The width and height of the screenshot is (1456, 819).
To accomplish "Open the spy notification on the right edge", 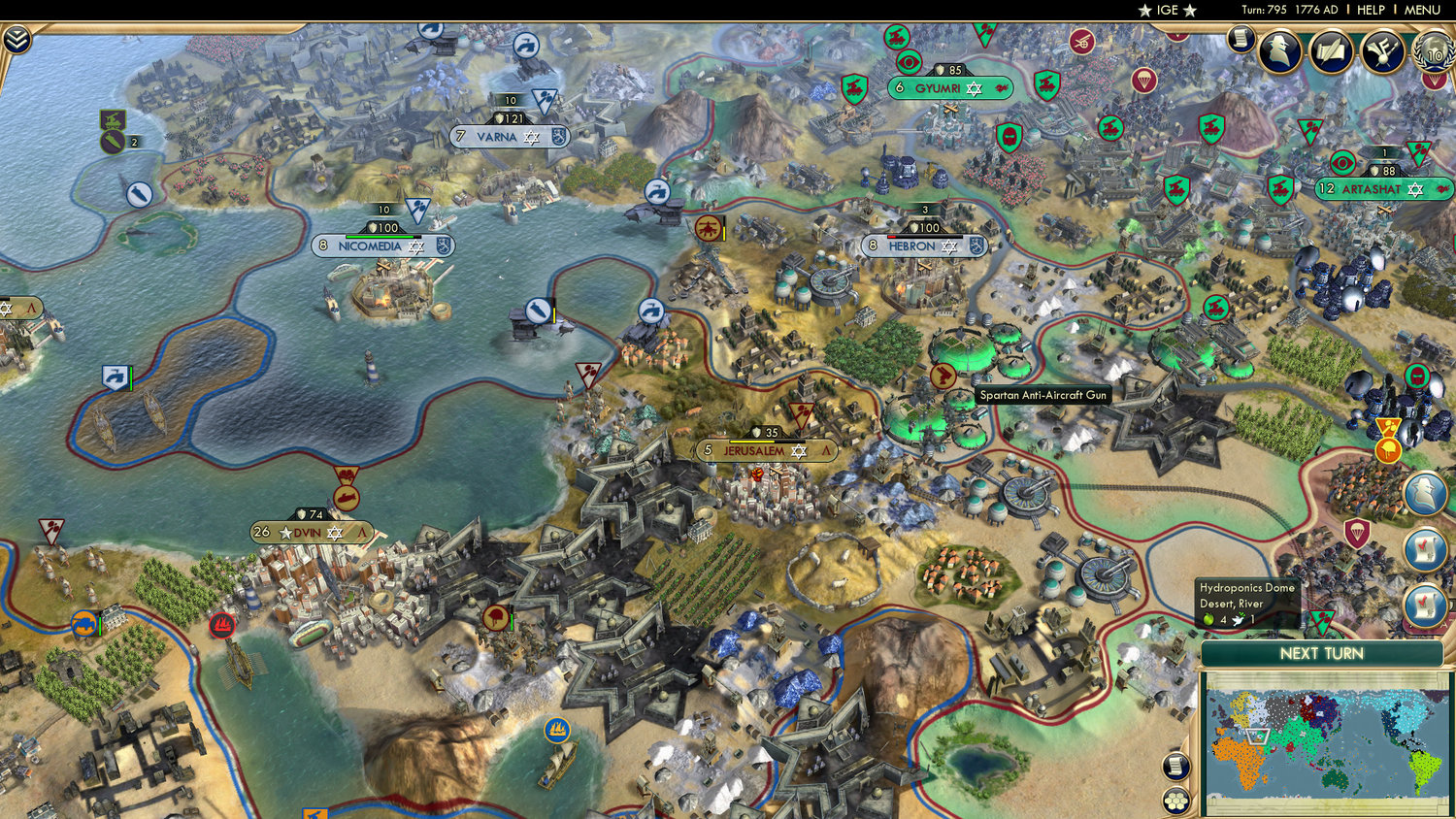I will click(1424, 493).
